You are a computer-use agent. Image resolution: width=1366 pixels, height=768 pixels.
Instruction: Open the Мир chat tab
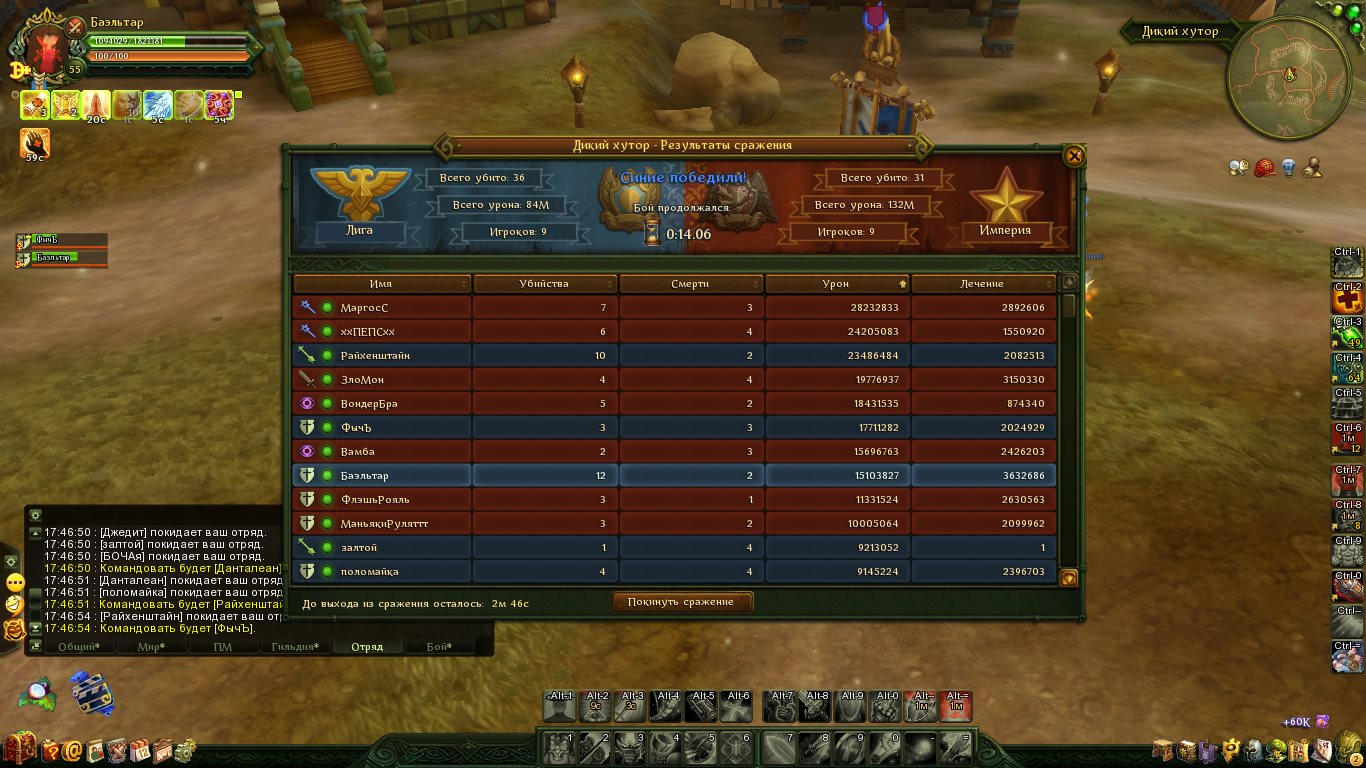coord(151,647)
